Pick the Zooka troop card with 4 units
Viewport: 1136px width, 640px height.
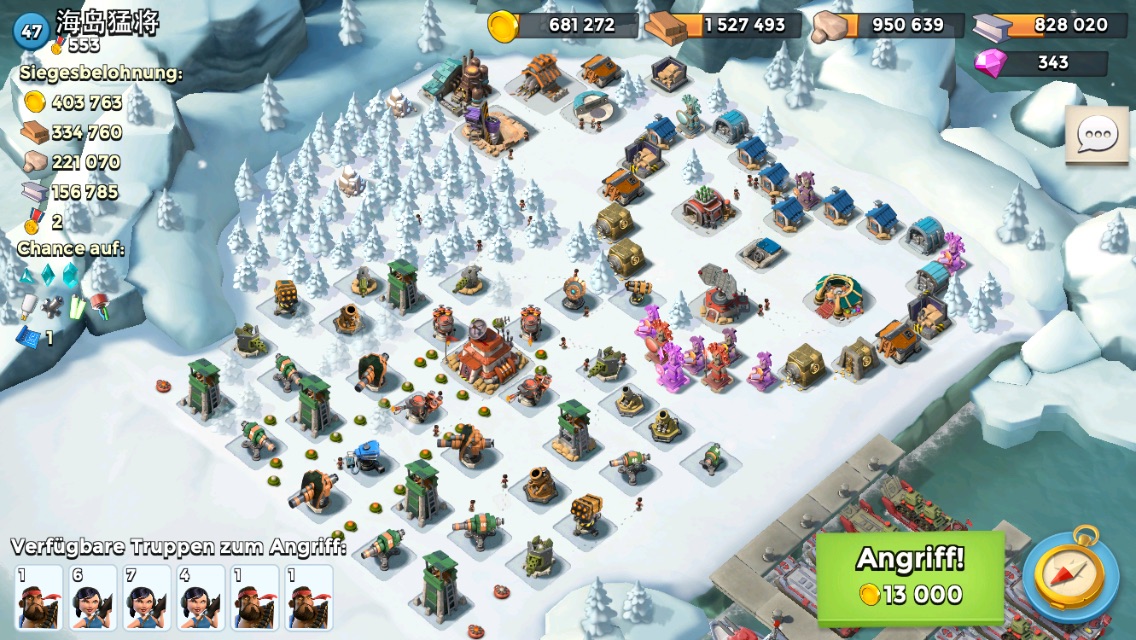(x=201, y=596)
